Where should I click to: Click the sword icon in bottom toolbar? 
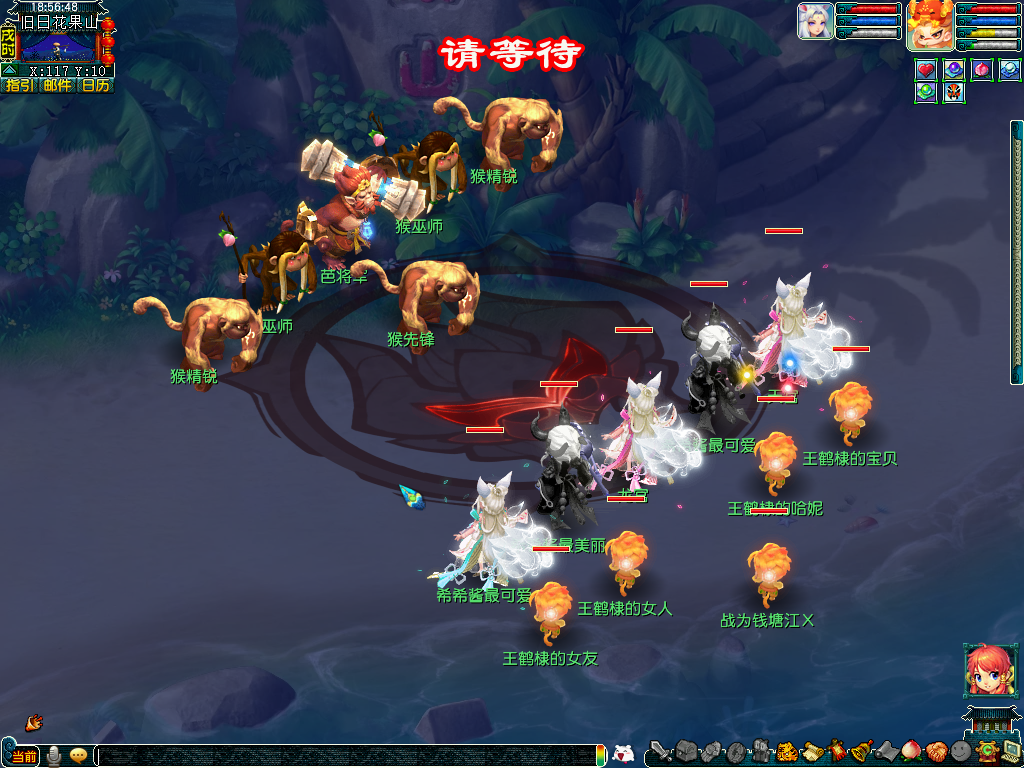click(661, 751)
